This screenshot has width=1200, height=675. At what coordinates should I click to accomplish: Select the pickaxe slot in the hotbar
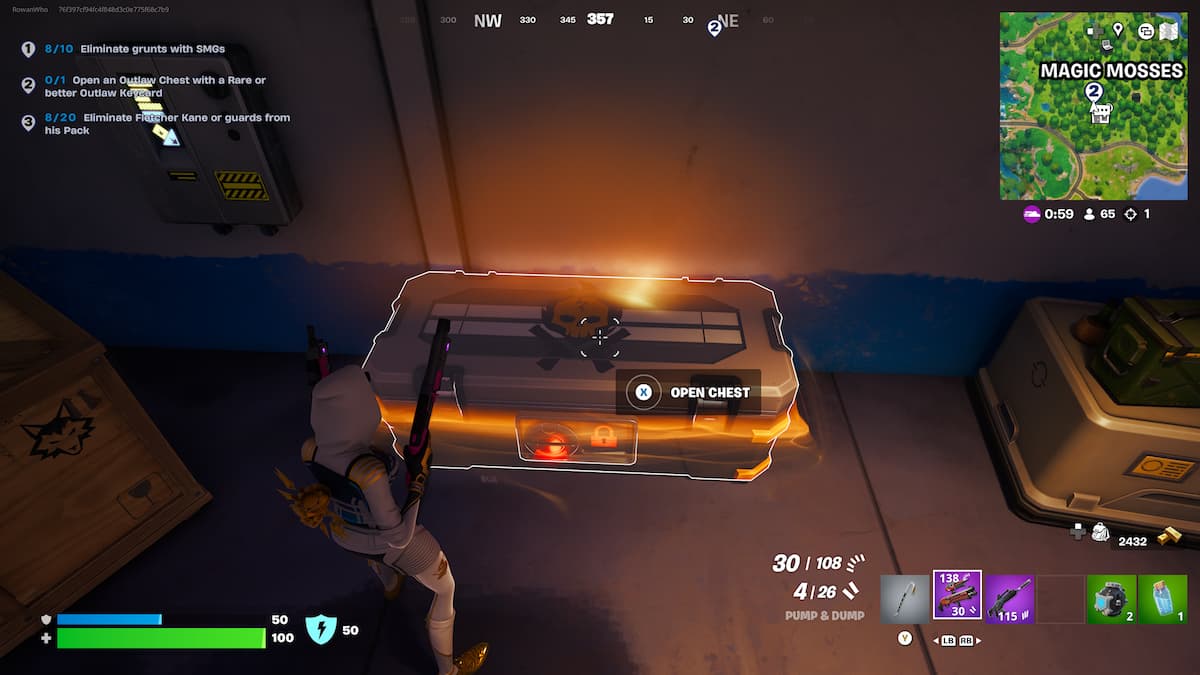pyautogui.click(x=905, y=599)
